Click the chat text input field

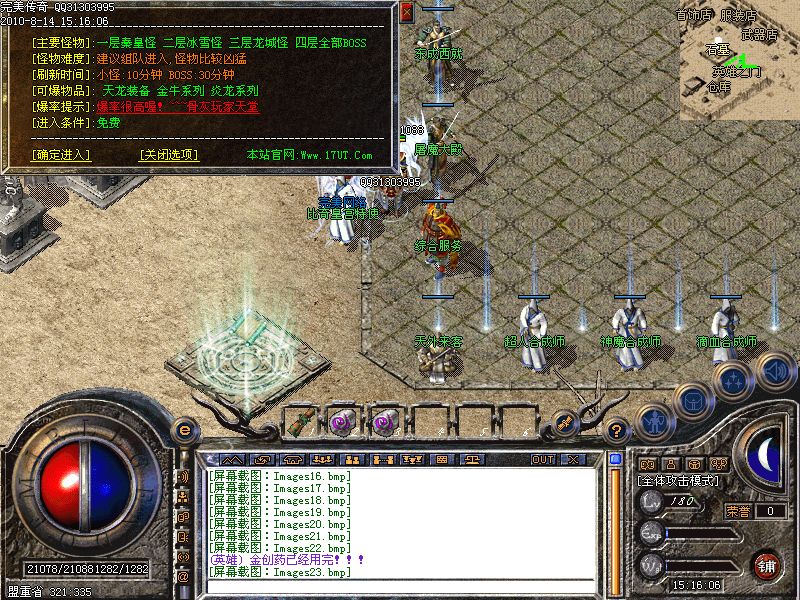[x=400, y=587]
